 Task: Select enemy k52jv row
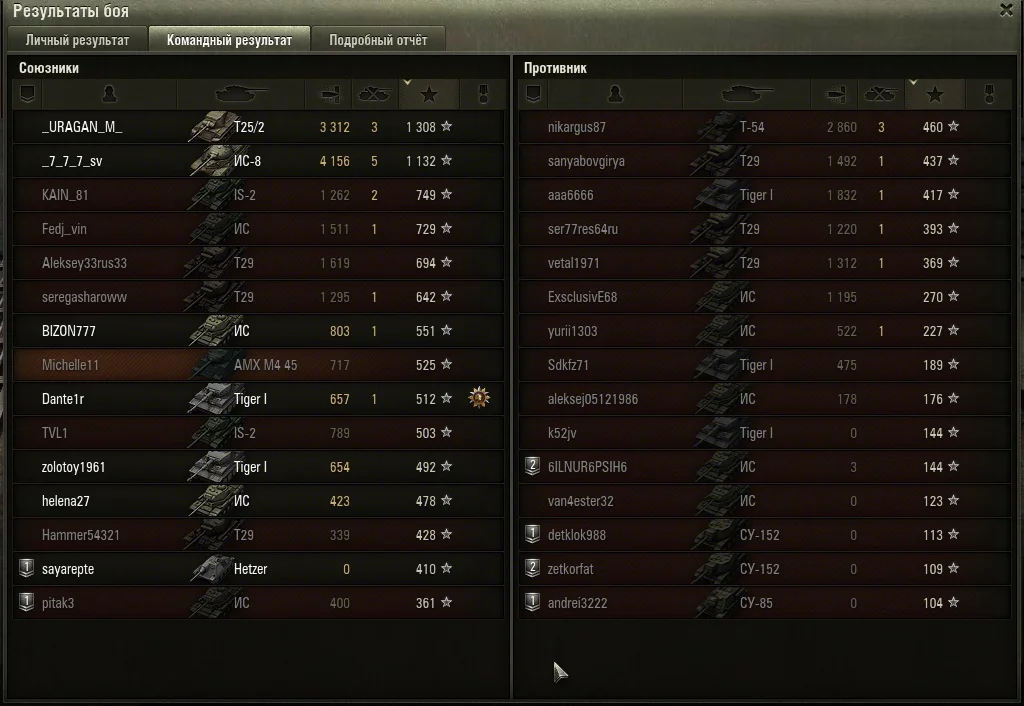tap(562, 433)
